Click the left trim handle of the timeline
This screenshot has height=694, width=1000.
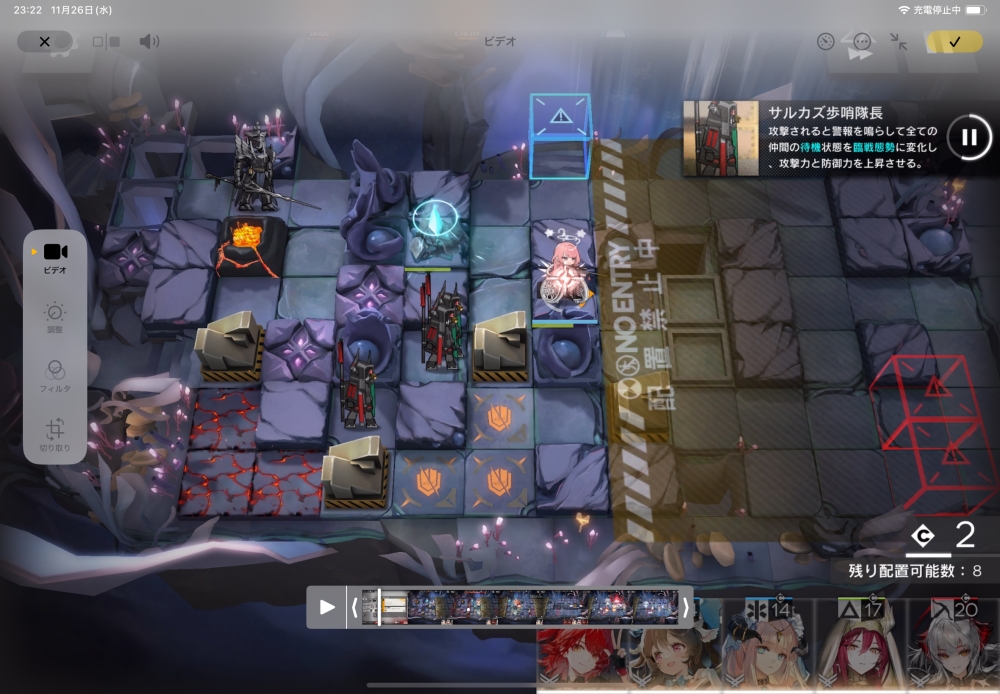coord(354,607)
